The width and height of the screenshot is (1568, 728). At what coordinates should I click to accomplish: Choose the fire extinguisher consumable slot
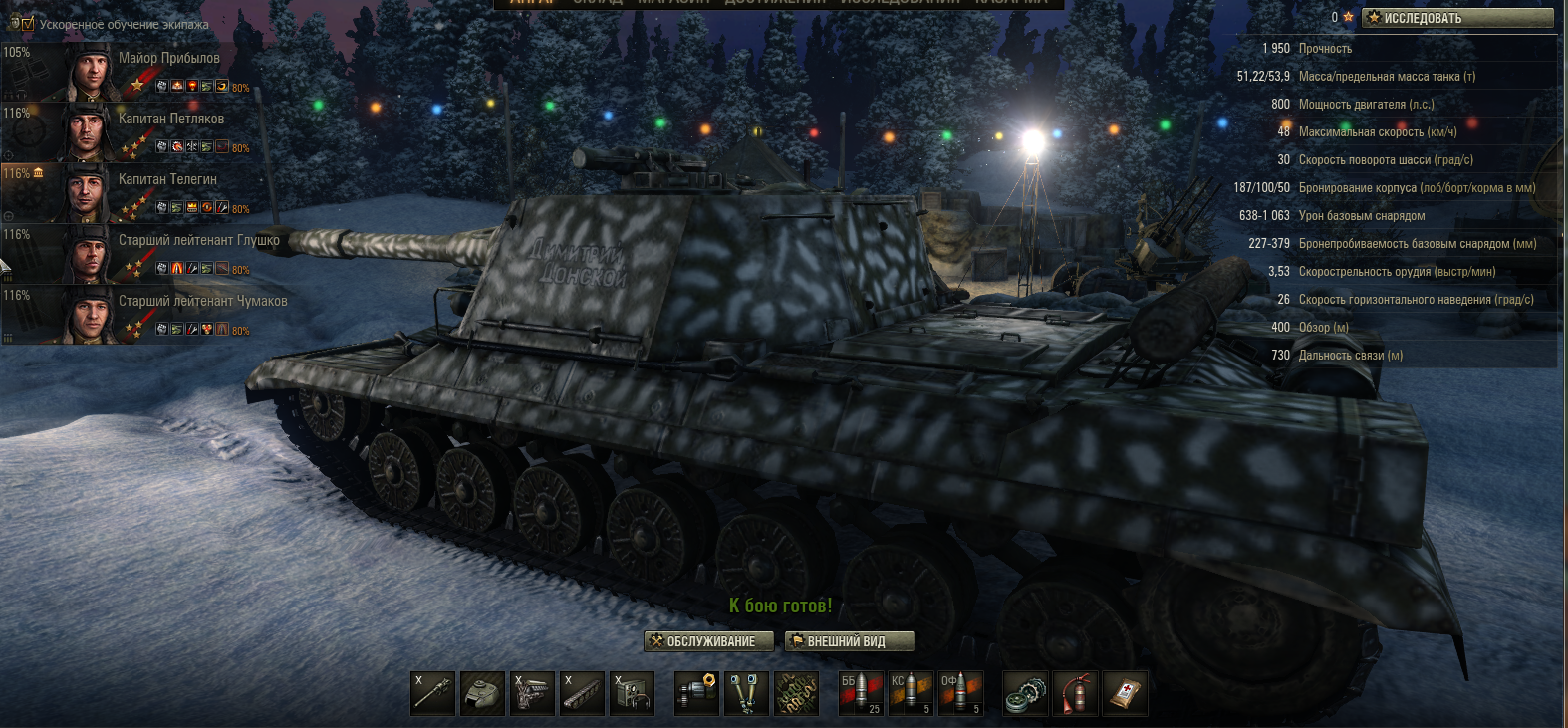point(1075,693)
